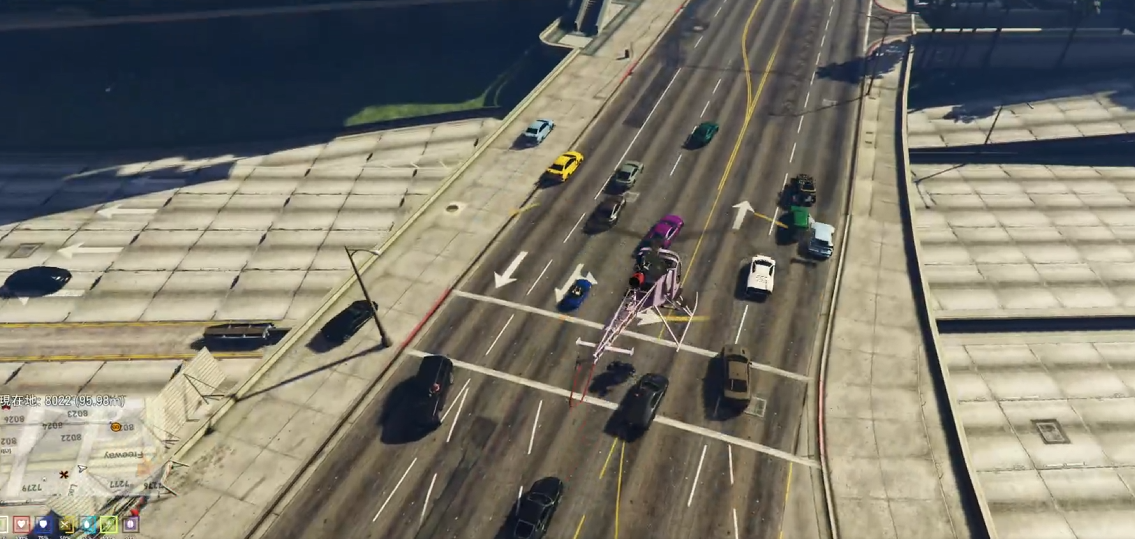Click the red heart health icon
This screenshot has height=539, width=1135.
pyautogui.click(x=21, y=524)
